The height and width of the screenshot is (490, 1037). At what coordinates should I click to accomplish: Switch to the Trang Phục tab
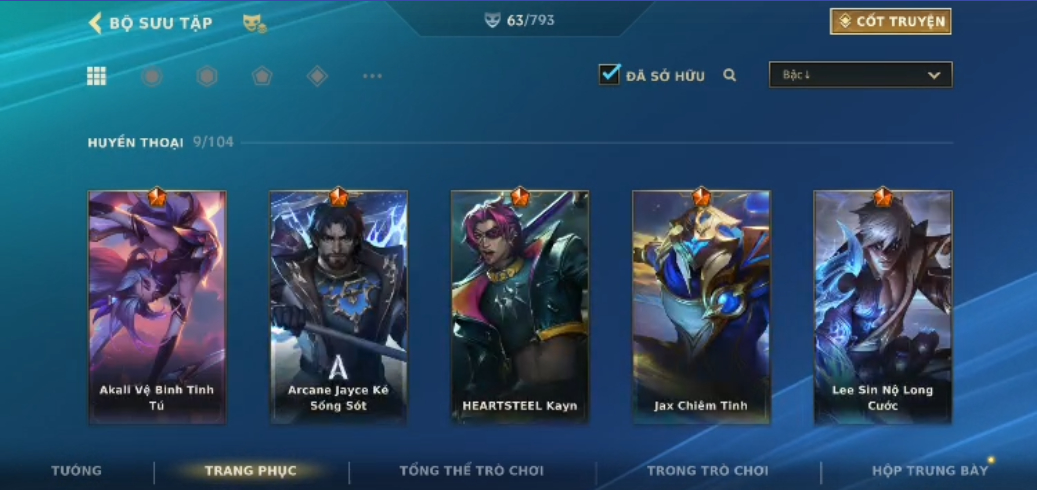coord(250,471)
